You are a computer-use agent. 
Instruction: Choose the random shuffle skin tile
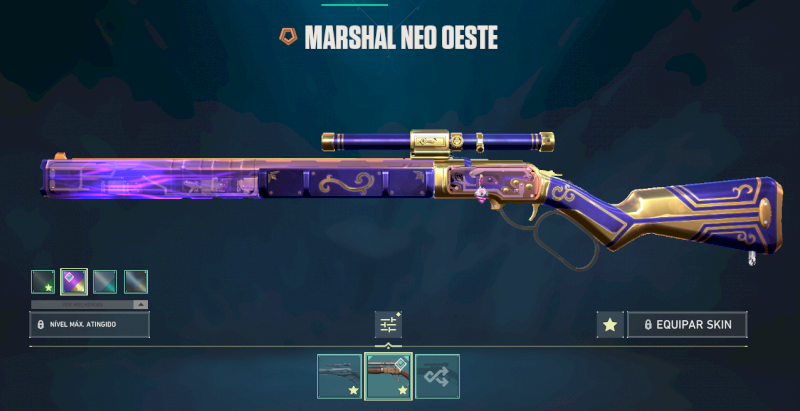click(437, 376)
